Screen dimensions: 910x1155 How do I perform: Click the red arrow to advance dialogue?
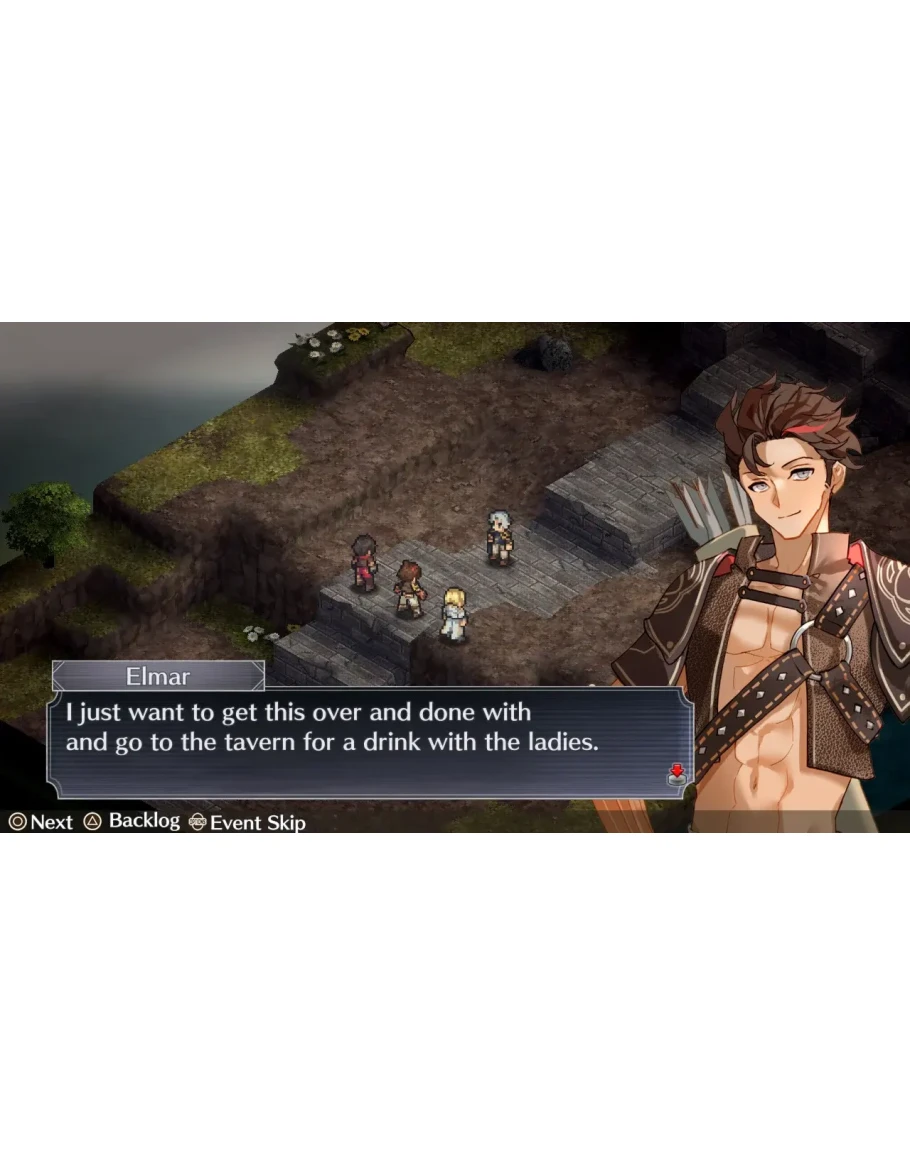pos(676,772)
